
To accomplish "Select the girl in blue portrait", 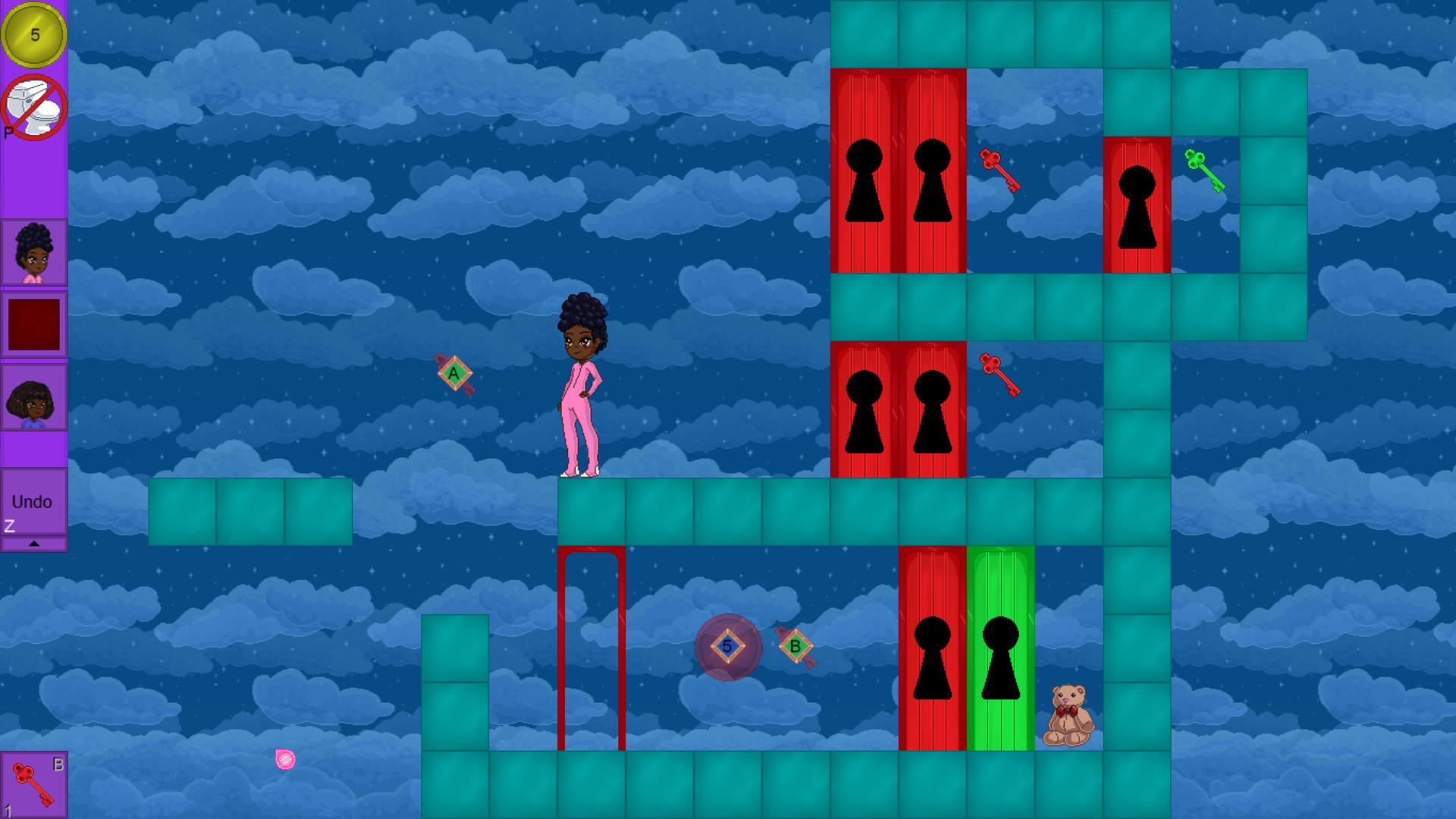I will [33, 400].
